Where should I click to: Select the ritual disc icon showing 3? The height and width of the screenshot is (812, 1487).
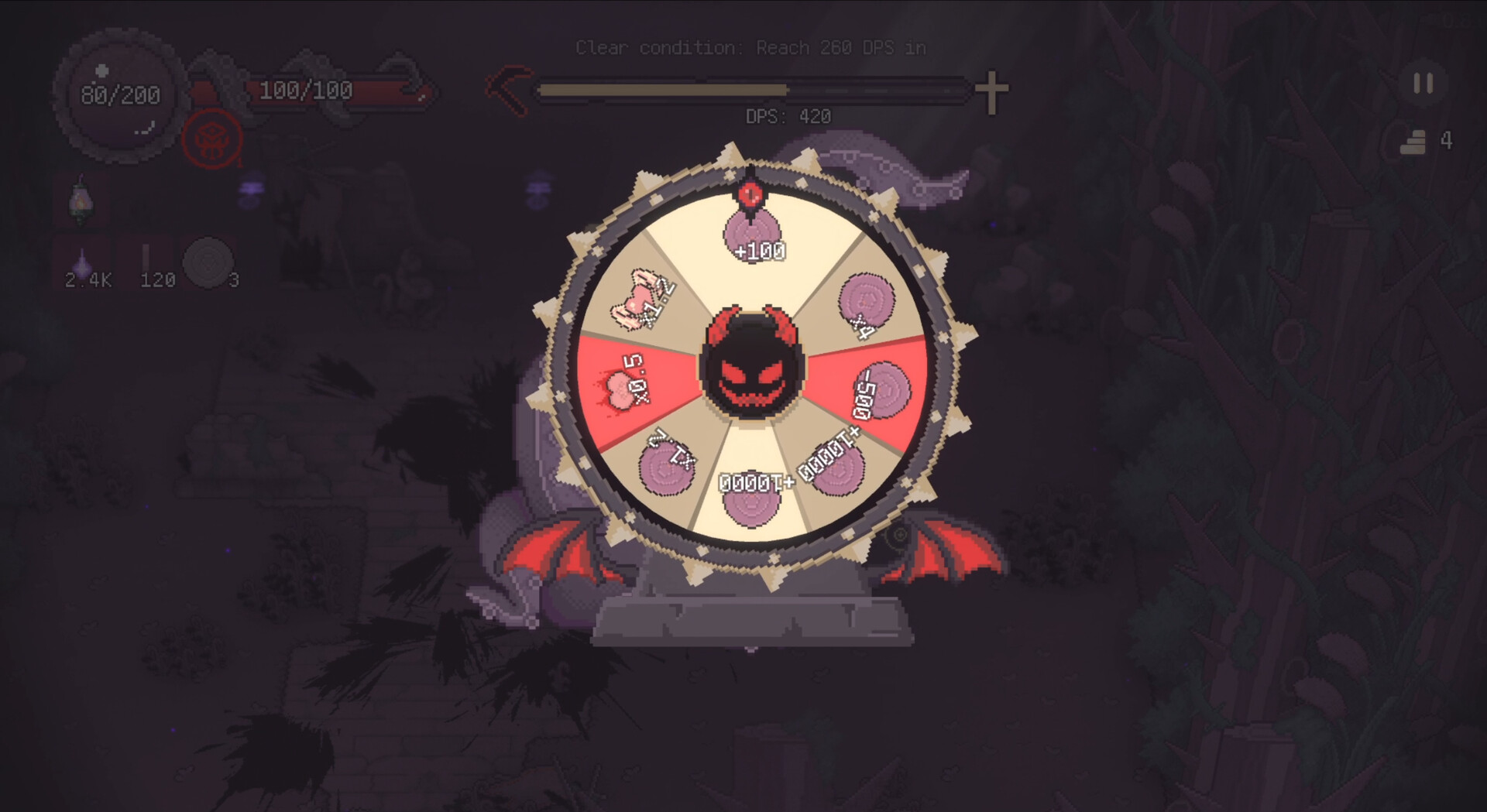[208, 263]
